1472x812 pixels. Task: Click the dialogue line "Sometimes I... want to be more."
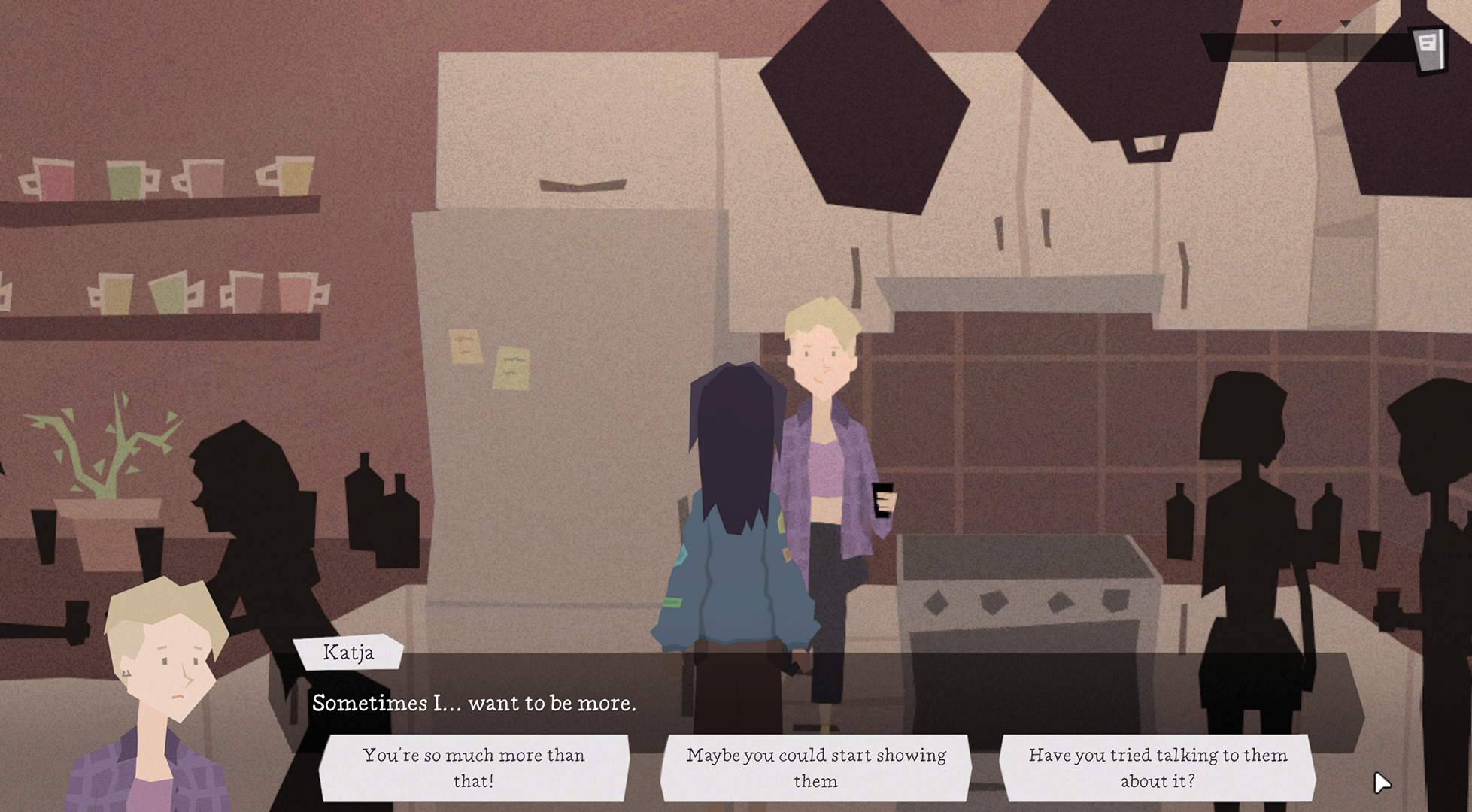point(472,704)
